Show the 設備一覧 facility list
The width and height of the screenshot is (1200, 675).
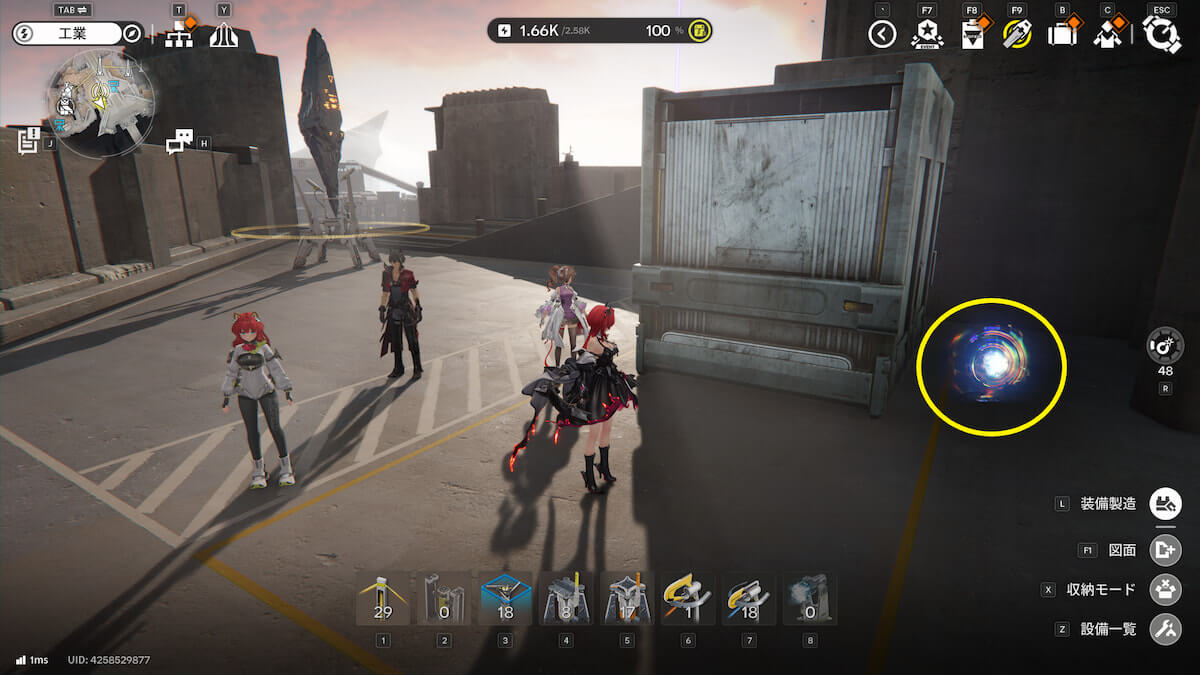(x=1165, y=629)
